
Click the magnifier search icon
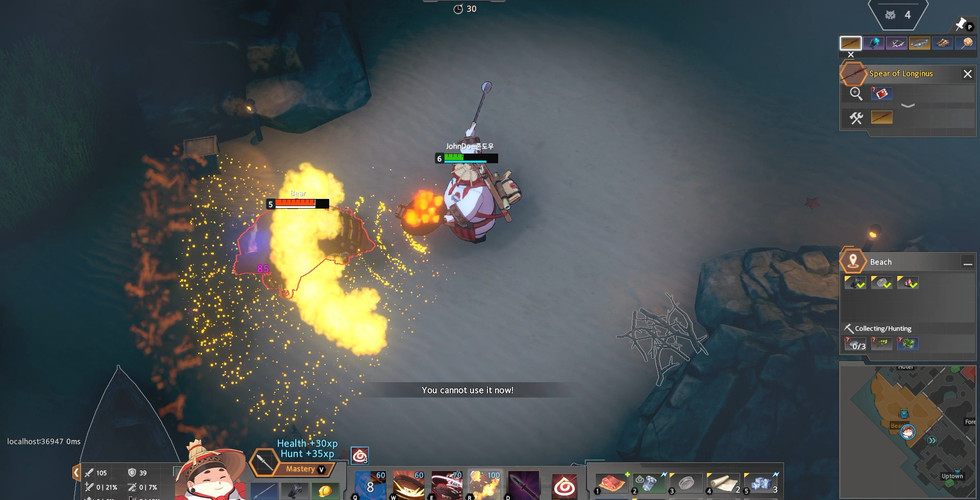point(856,94)
